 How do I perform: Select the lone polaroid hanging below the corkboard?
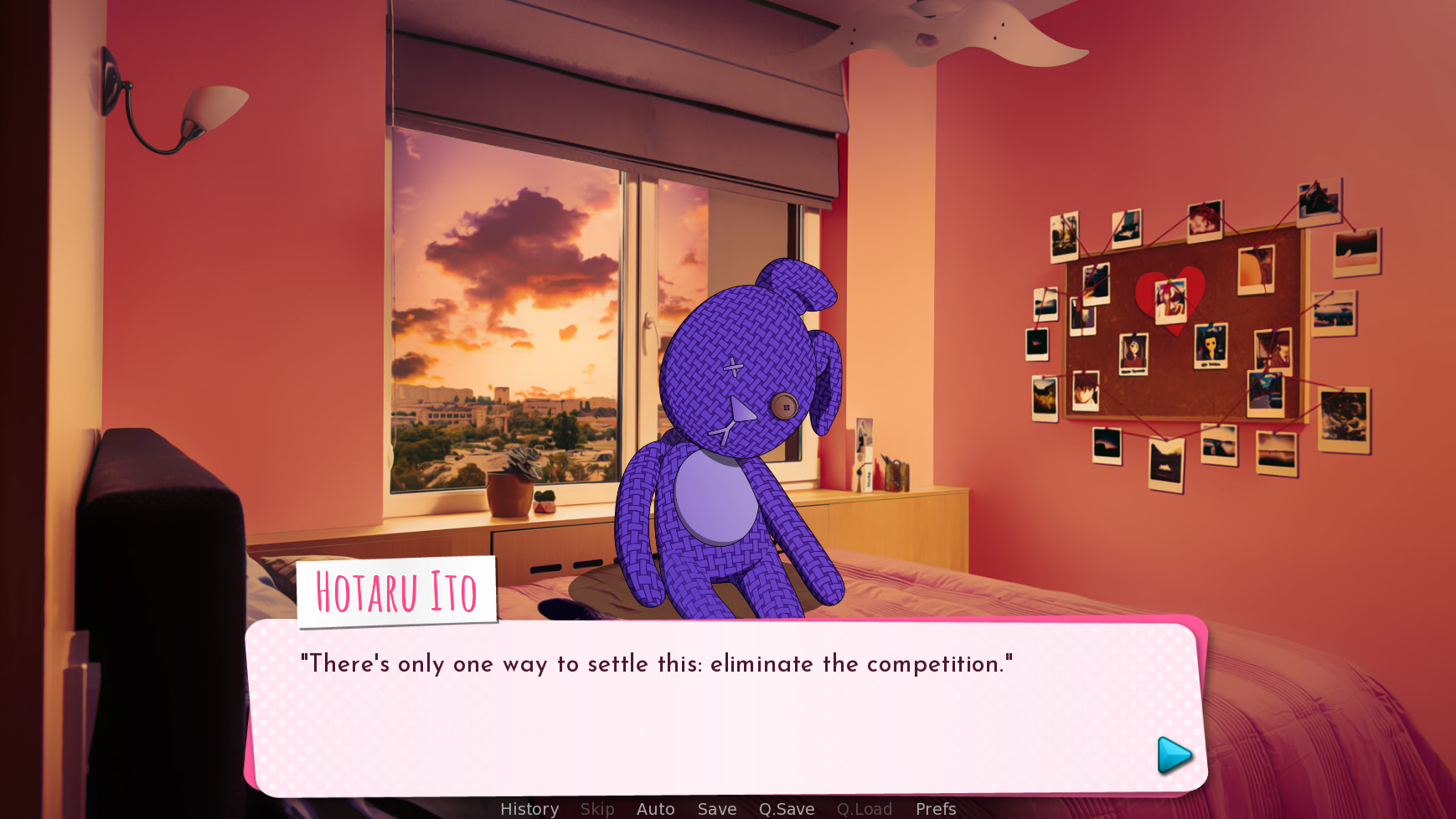coord(1164,465)
